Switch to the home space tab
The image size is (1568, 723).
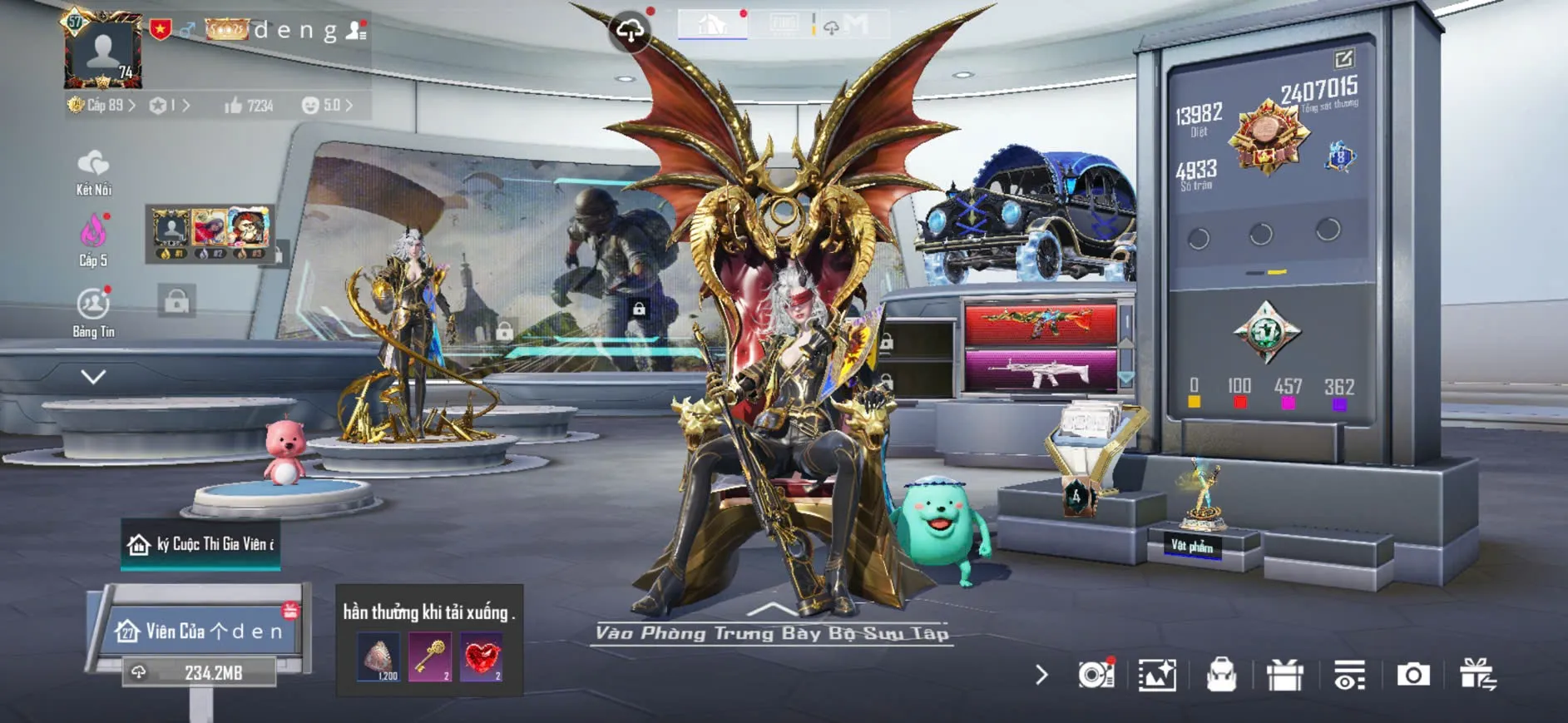click(712, 24)
